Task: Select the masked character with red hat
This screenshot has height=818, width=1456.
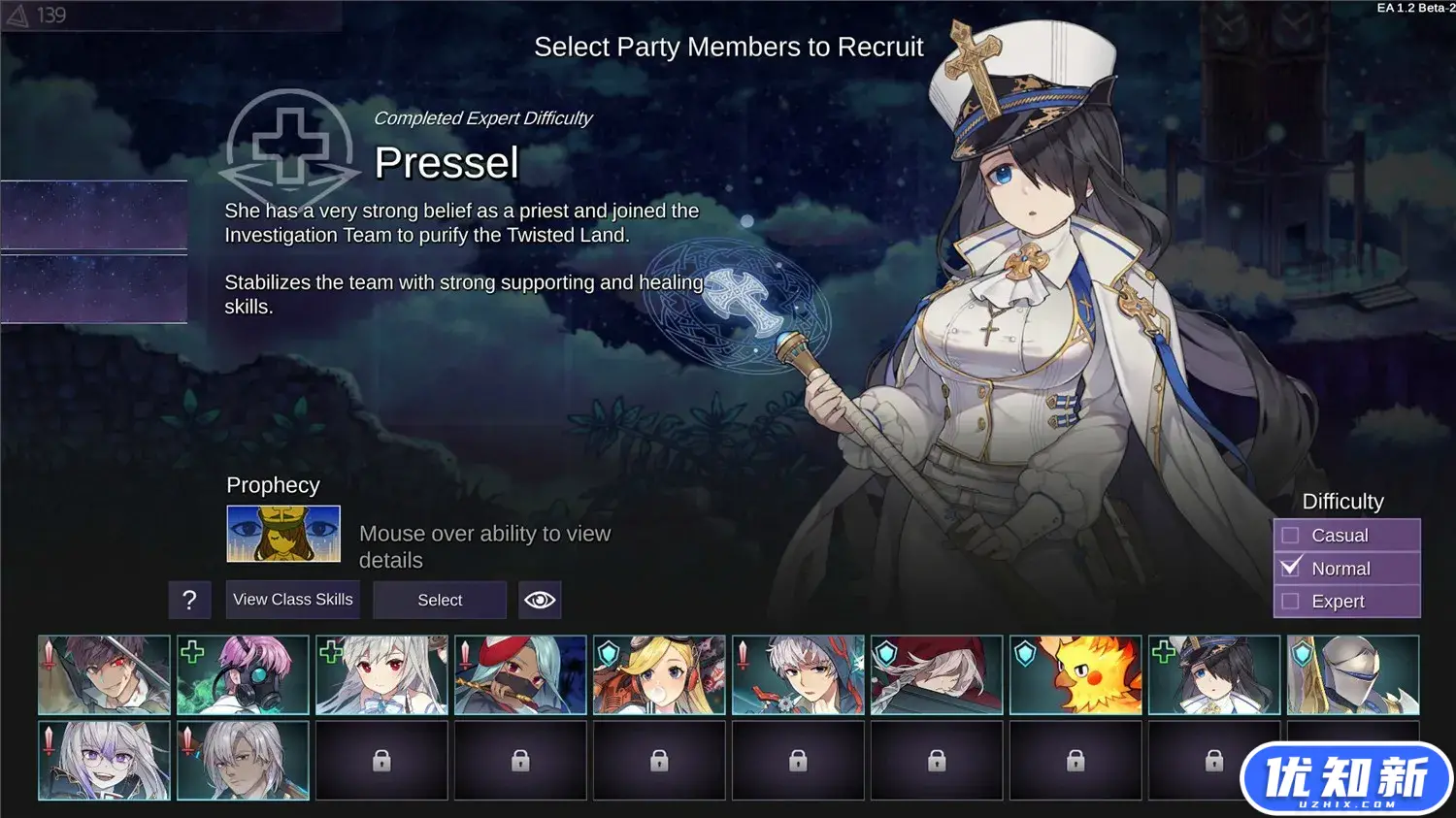Action: [x=520, y=675]
